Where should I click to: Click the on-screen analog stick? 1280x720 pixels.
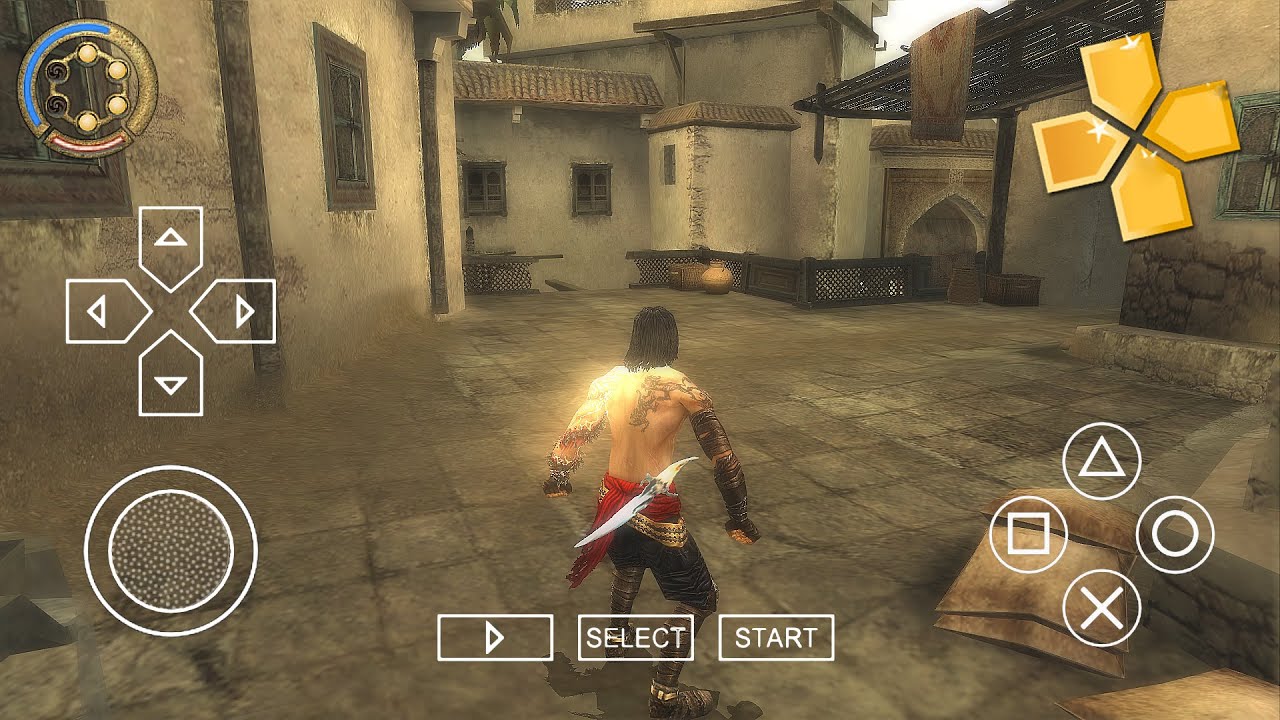pos(171,549)
